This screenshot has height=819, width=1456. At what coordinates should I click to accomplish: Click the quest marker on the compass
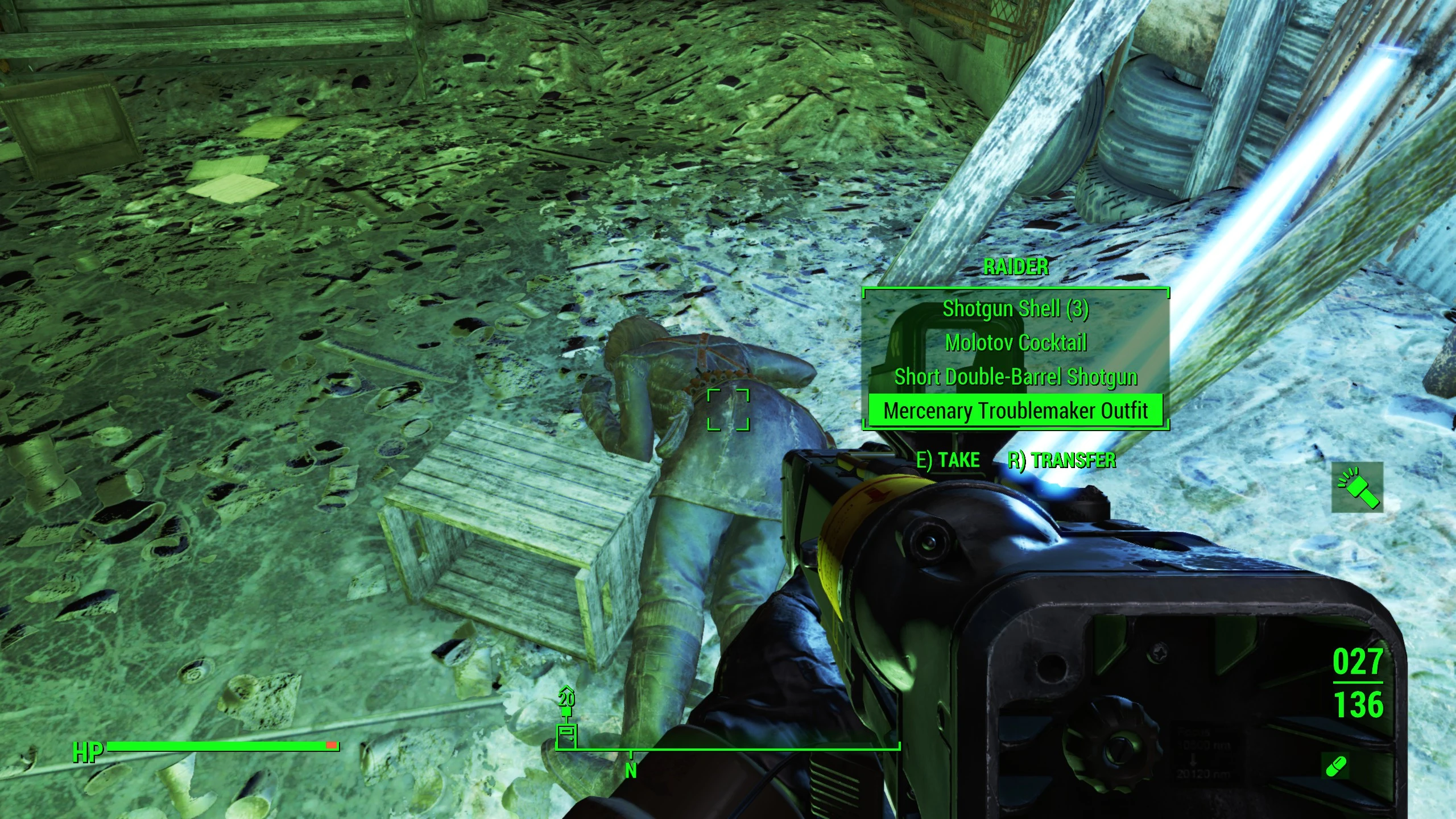pos(567,732)
